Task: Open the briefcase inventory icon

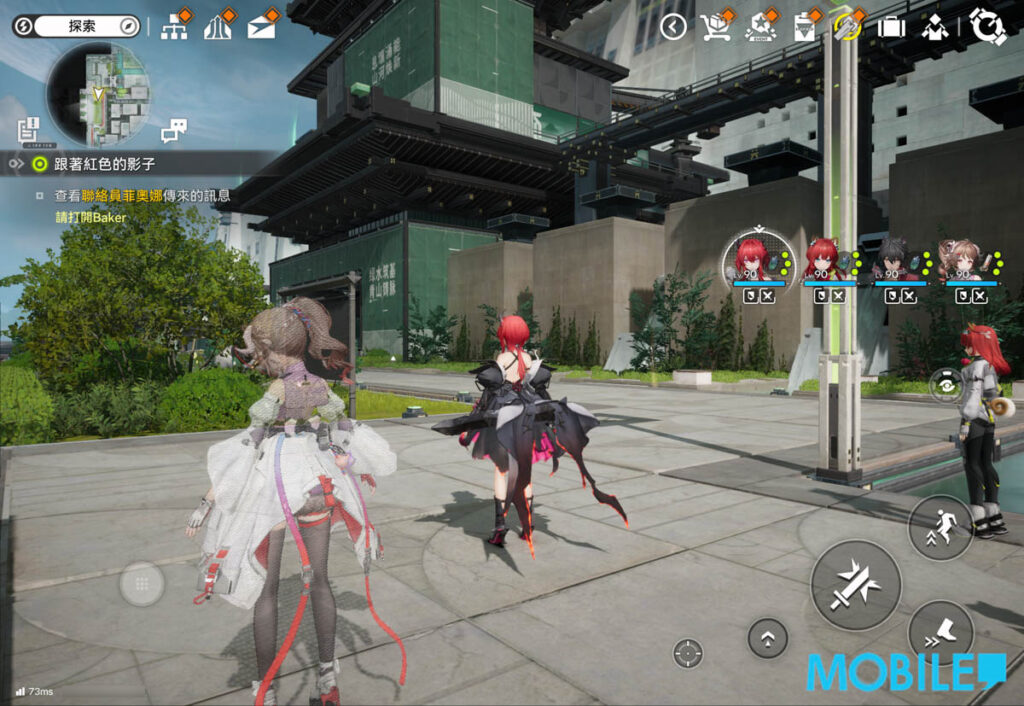Action: click(x=891, y=27)
